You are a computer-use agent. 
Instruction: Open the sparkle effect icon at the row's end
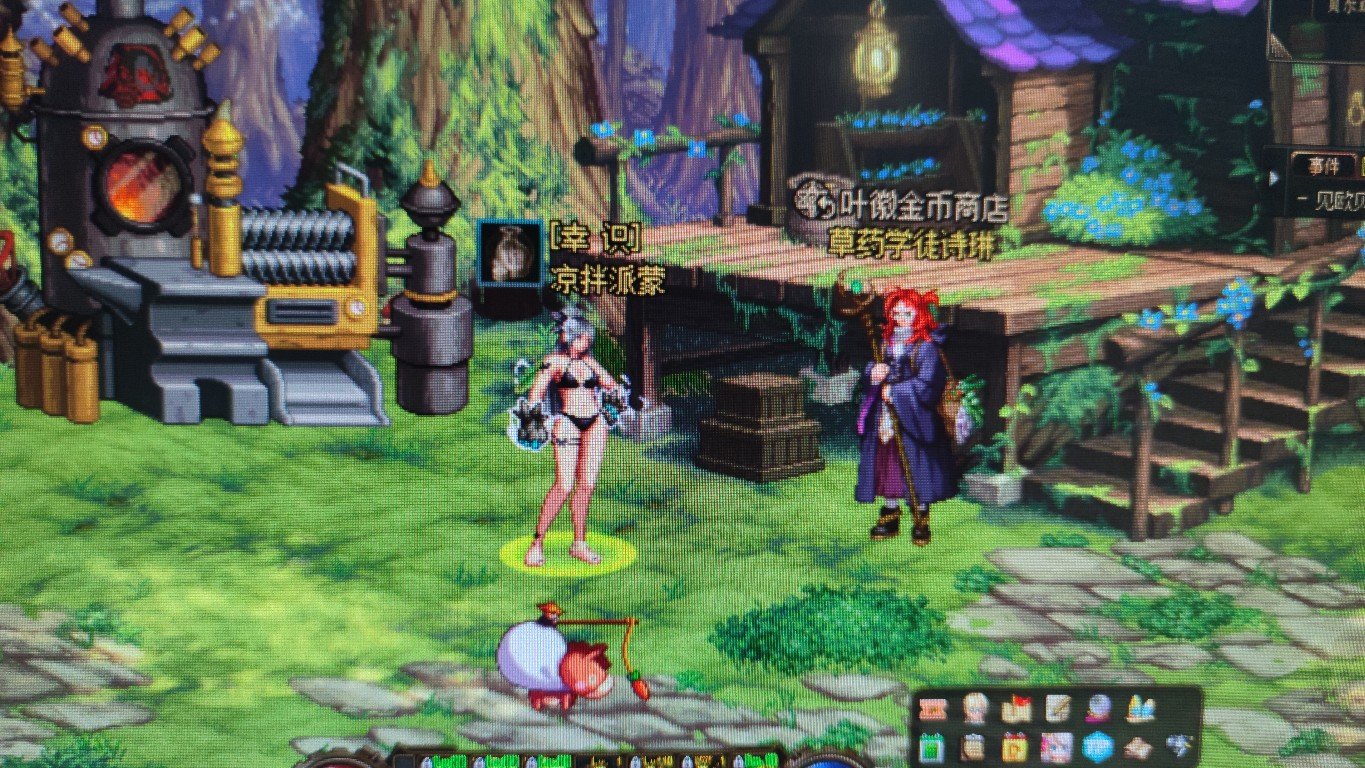pyautogui.click(x=1178, y=745)
